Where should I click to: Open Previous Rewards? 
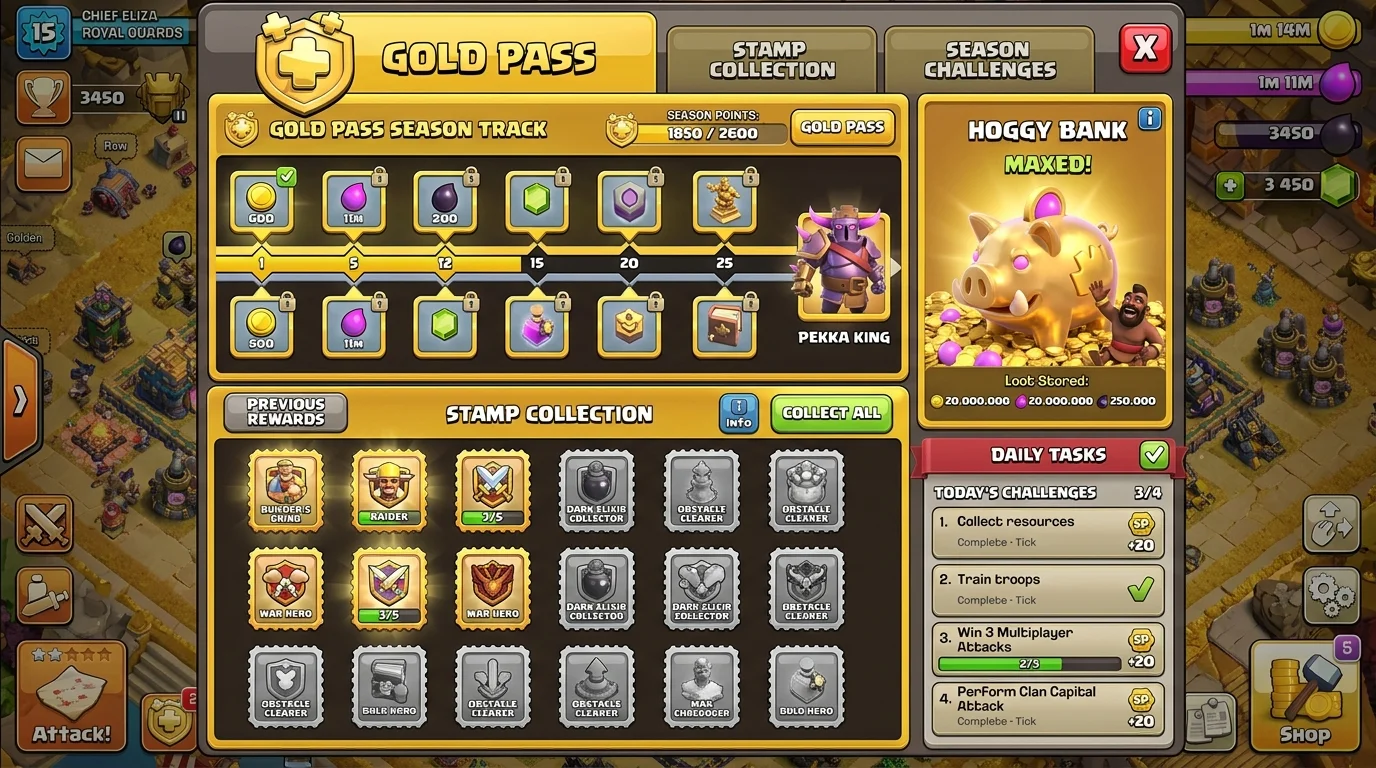(283, 412)
